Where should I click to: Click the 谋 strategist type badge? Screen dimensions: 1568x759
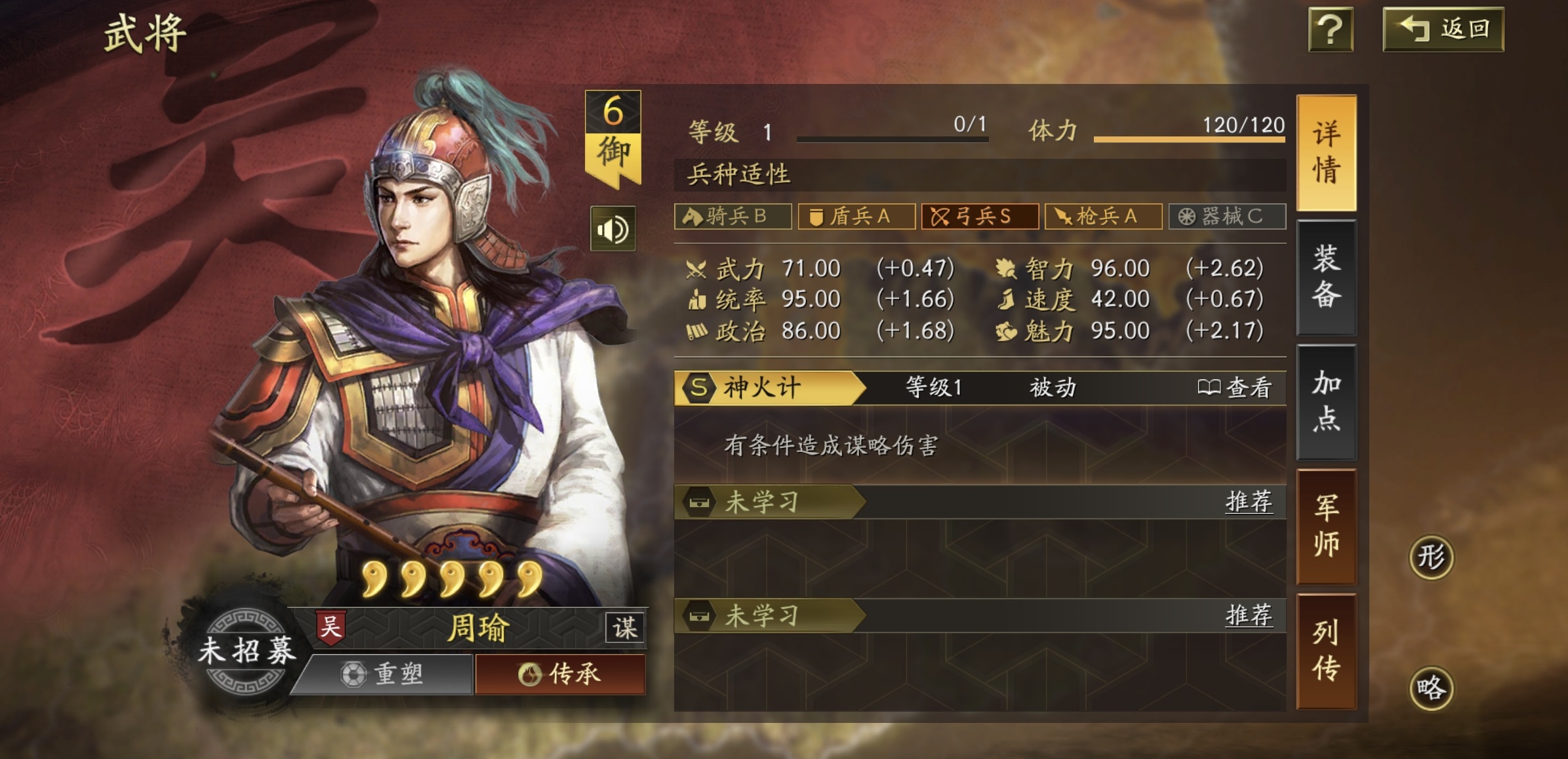tap(624, 628)
